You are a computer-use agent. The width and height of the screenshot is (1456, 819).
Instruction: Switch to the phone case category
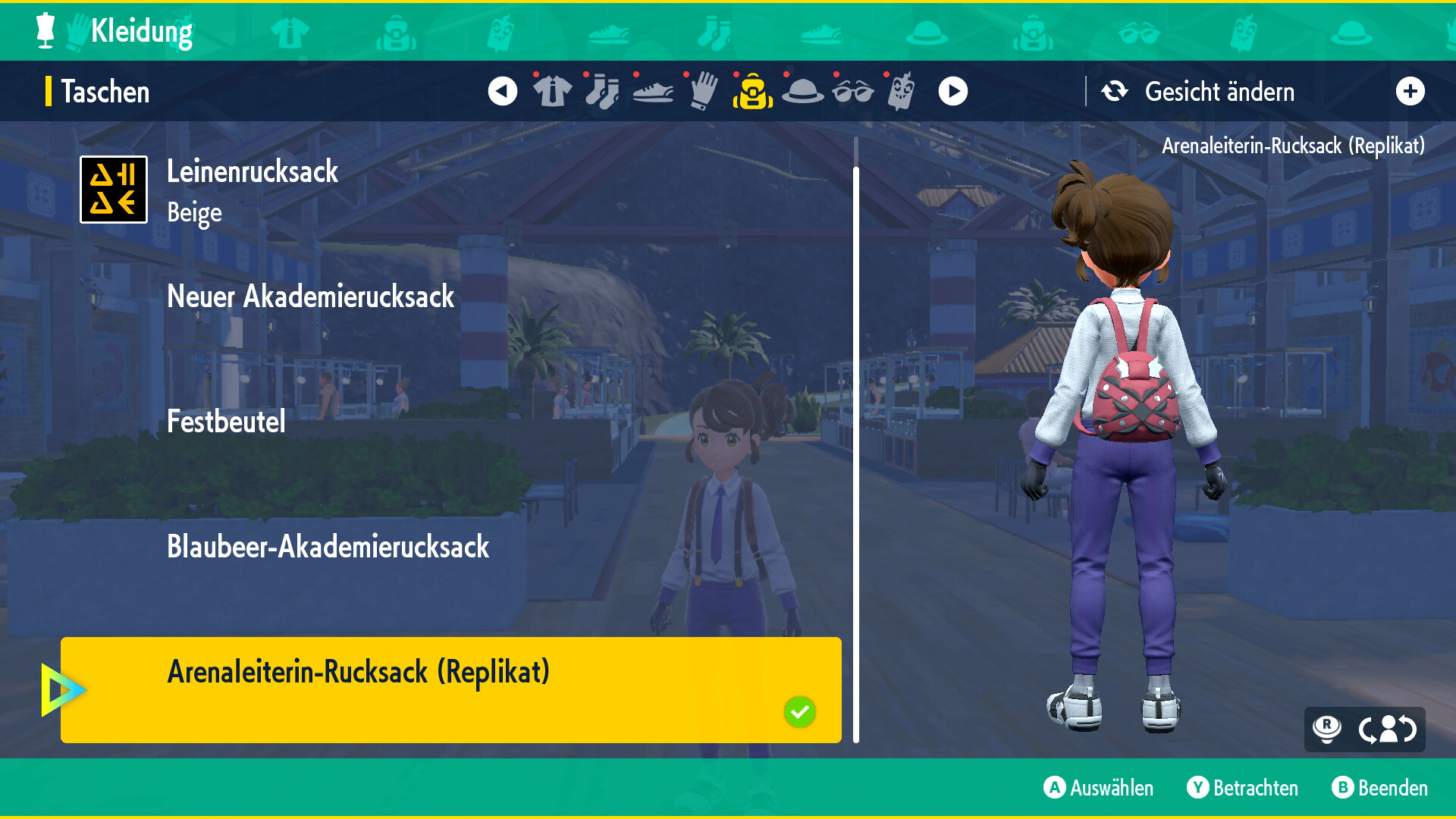coord(901,92)
